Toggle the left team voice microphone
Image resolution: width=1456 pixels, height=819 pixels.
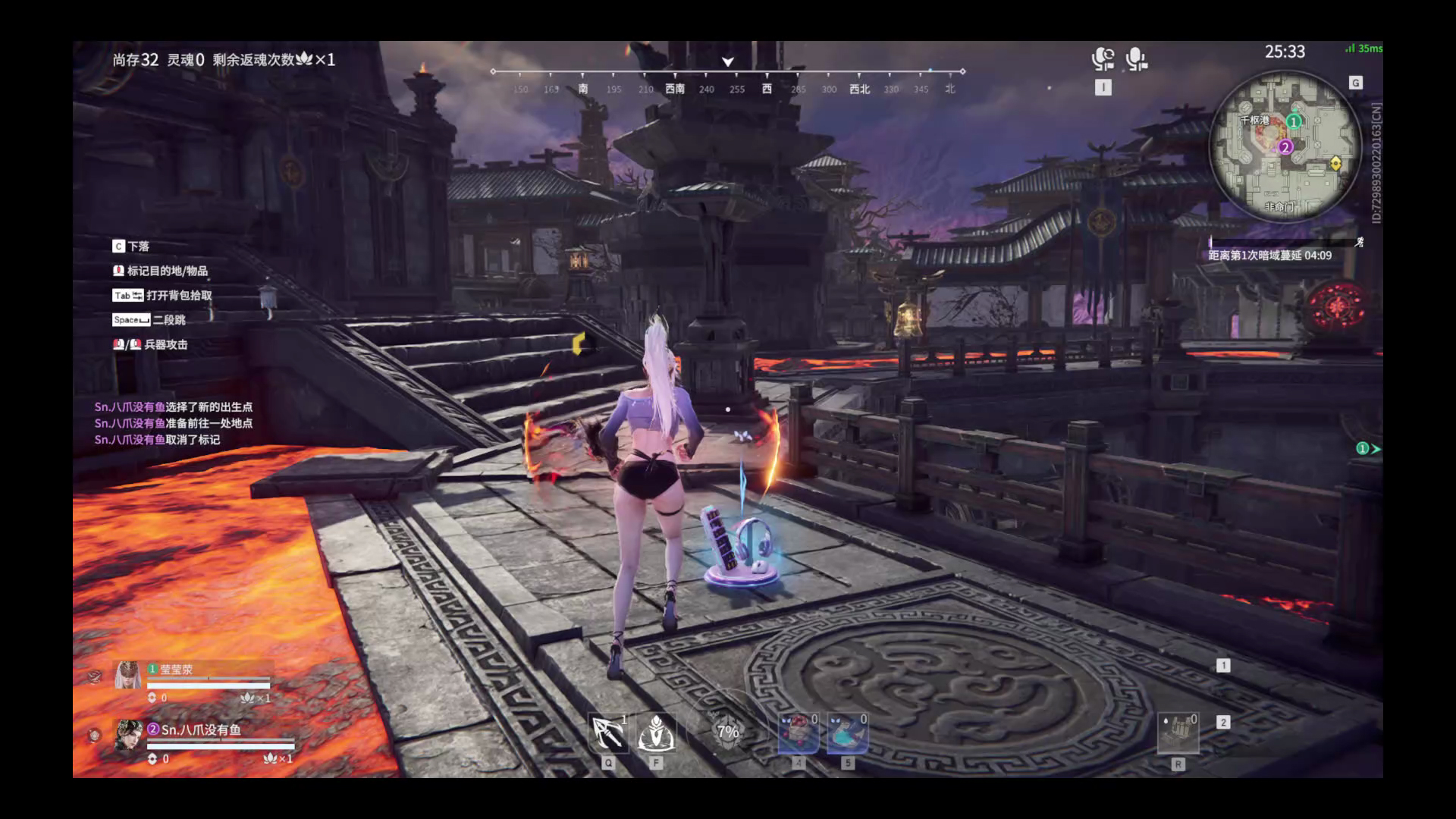pyautogui.click(x=1103, y=57)
